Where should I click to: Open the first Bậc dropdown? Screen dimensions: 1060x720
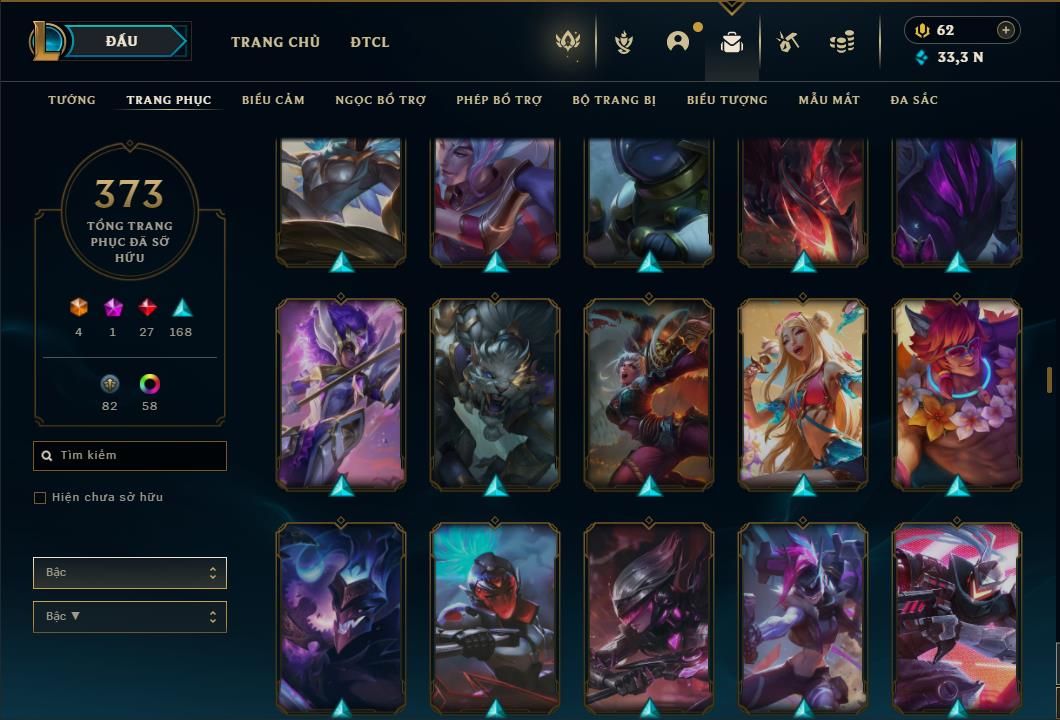[130, 573]
